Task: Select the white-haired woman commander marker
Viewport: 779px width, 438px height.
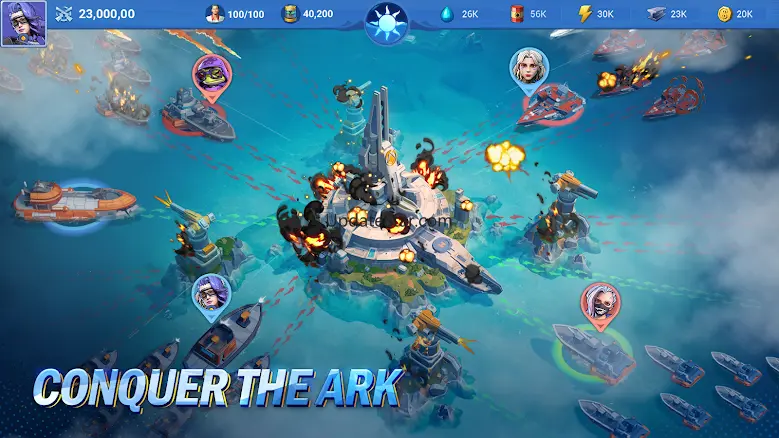Action: 529,68
